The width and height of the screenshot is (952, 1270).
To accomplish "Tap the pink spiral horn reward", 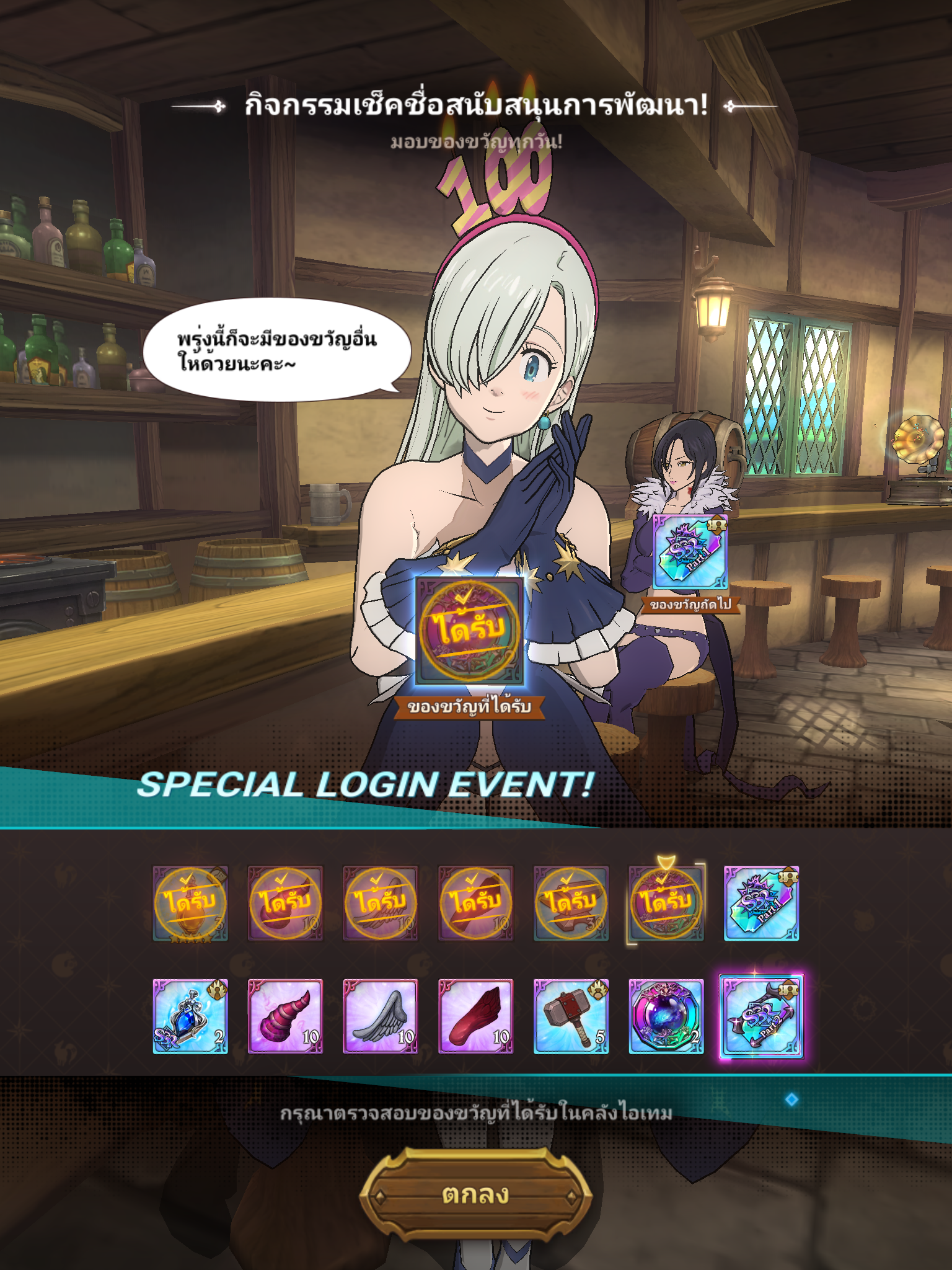I will point(285,1016).
